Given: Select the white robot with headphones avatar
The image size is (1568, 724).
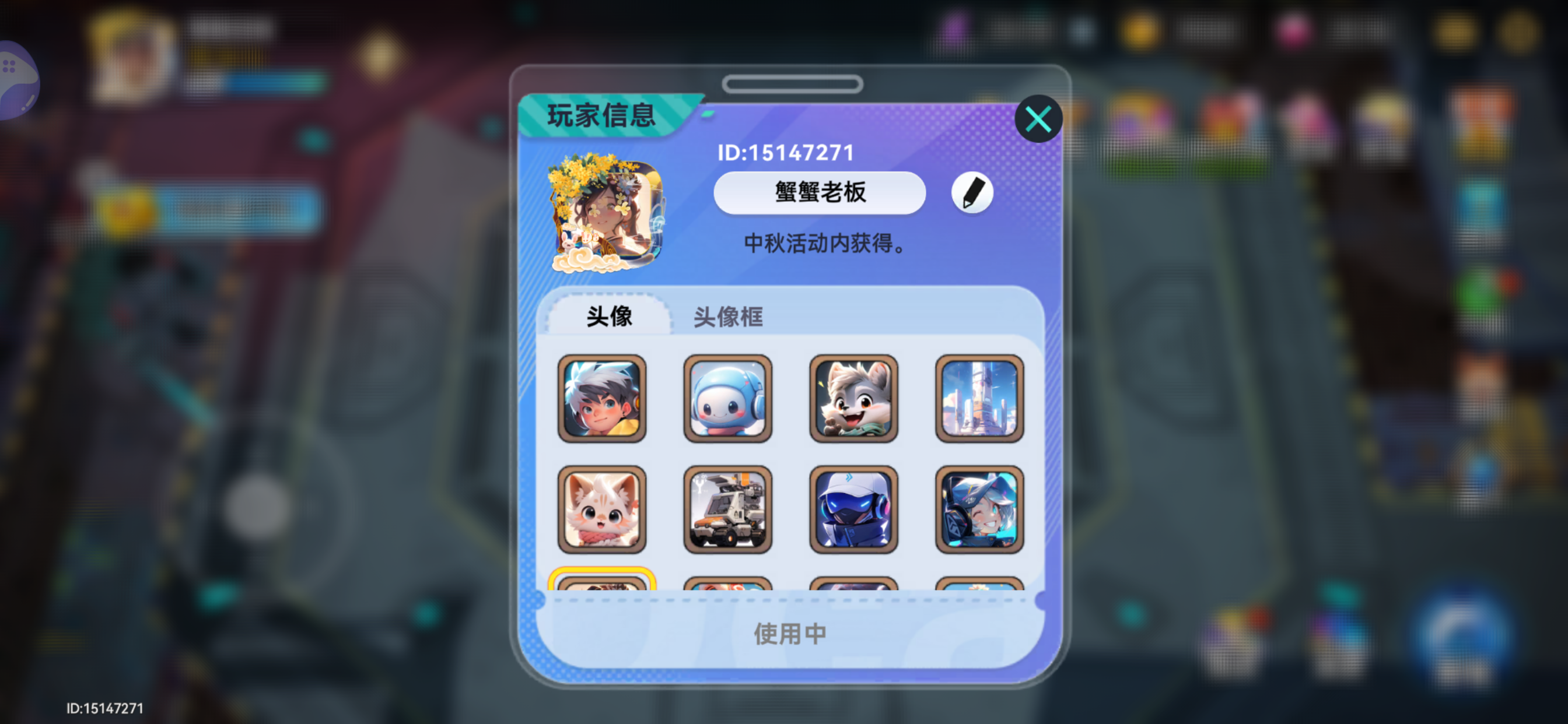Looking at the screenshot, I should (x=728, y=399).
